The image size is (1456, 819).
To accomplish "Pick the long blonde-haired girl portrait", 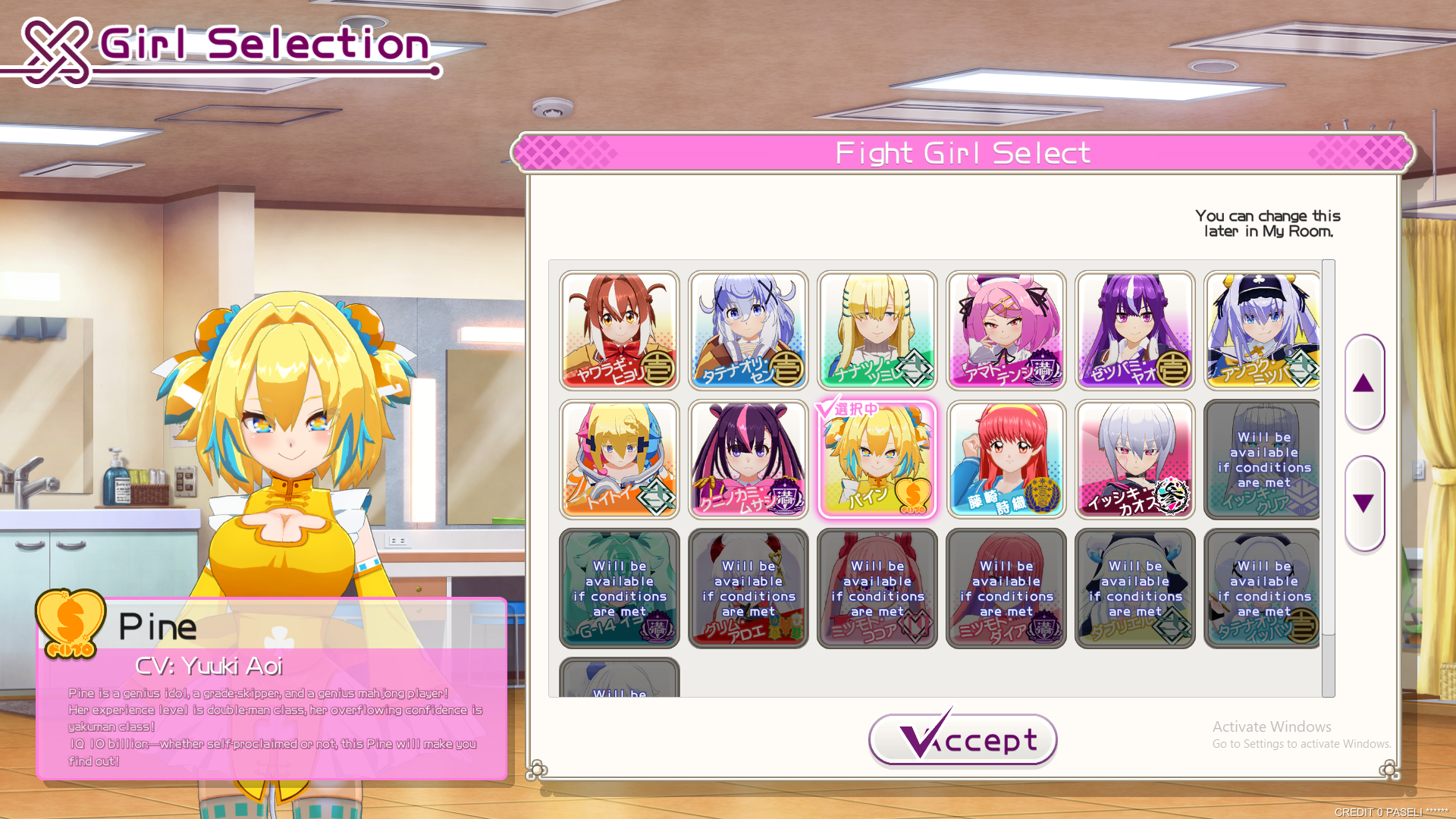I will [877, 331].
